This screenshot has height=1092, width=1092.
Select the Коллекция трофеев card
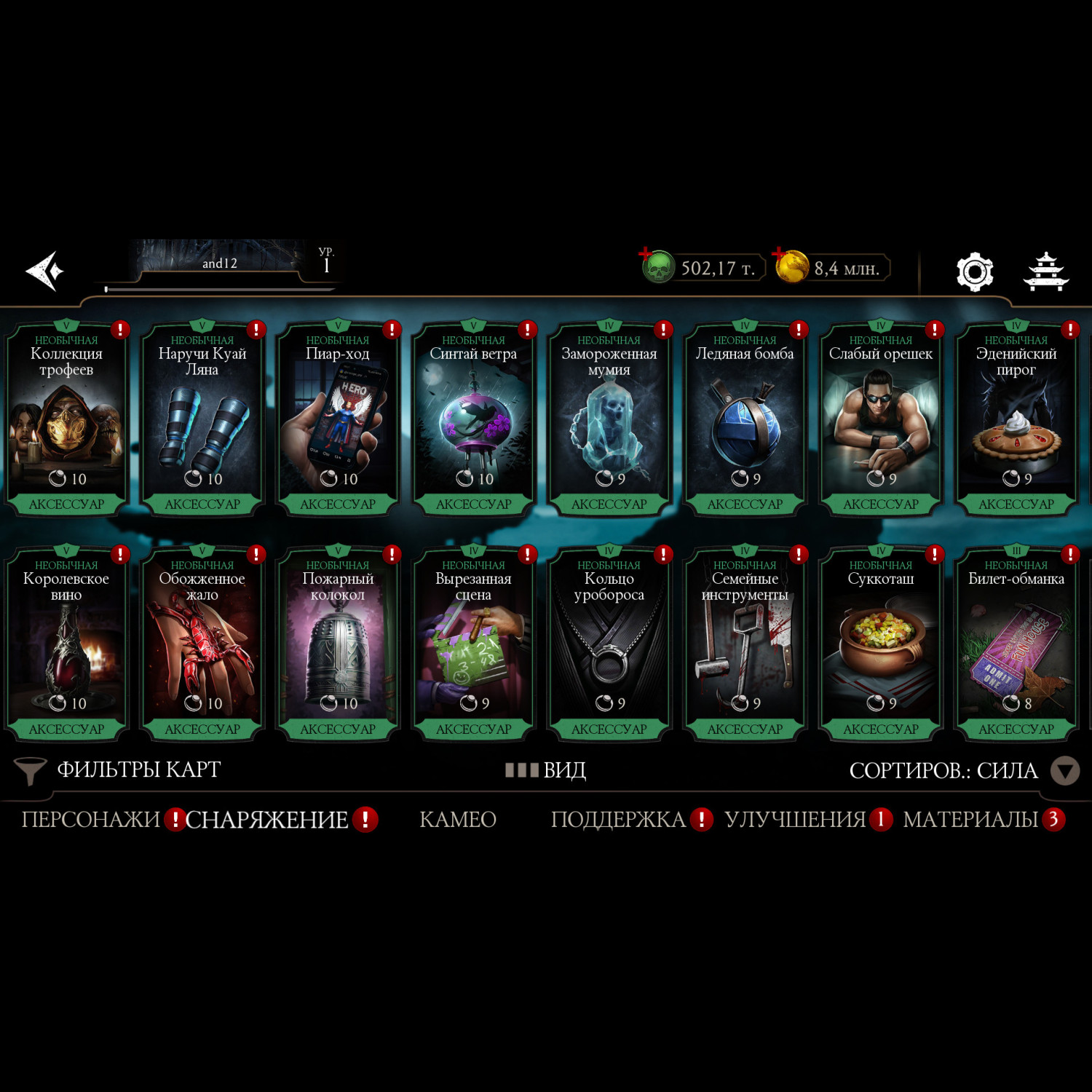click(66, 420)
